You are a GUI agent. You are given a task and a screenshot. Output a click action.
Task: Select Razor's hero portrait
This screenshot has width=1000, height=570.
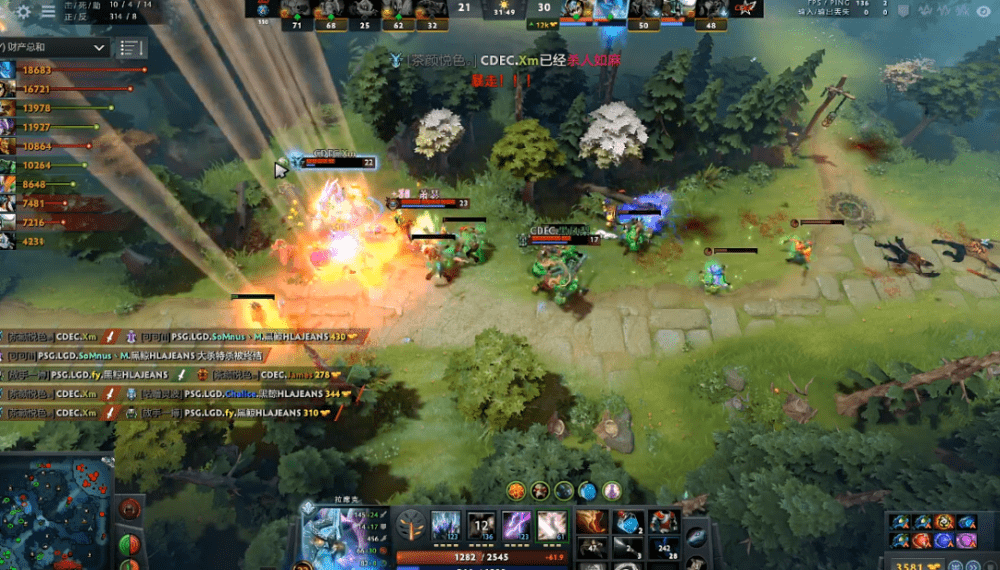(x=338, y=532)
